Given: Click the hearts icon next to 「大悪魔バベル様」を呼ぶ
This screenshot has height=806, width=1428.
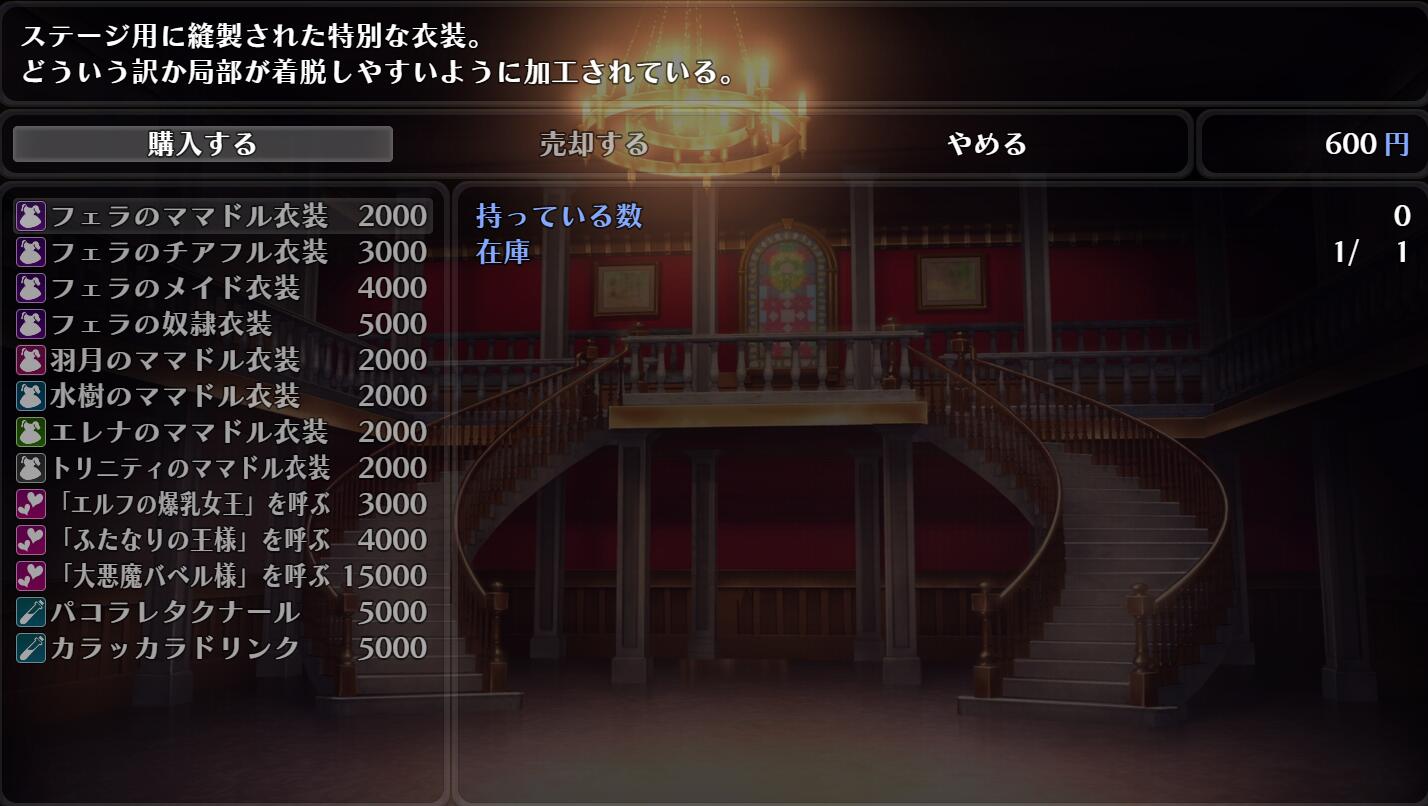Looking at the screenshot, I should 30,576.
